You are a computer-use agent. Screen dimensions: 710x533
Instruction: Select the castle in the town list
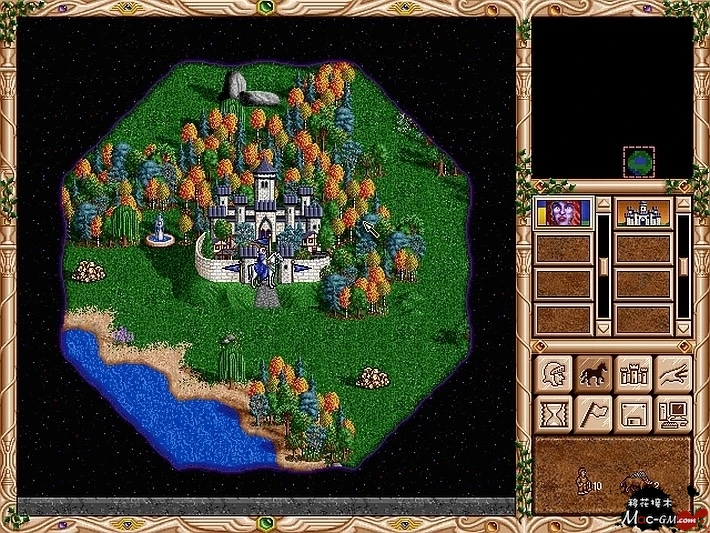point(642,213)
